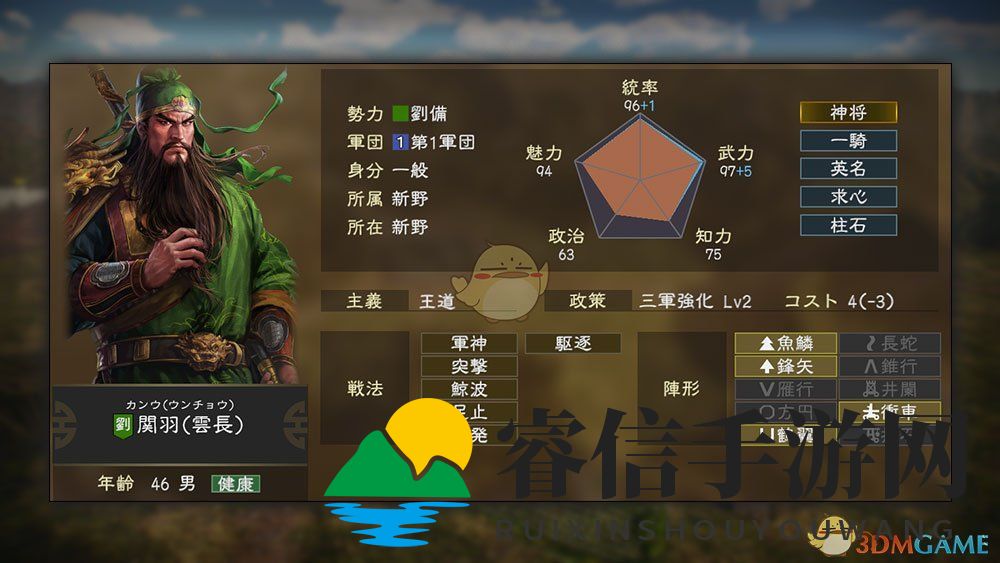This screenshot has height=563, width=1000.
Task: Click the 英名 trait
Action: point(848,169)
